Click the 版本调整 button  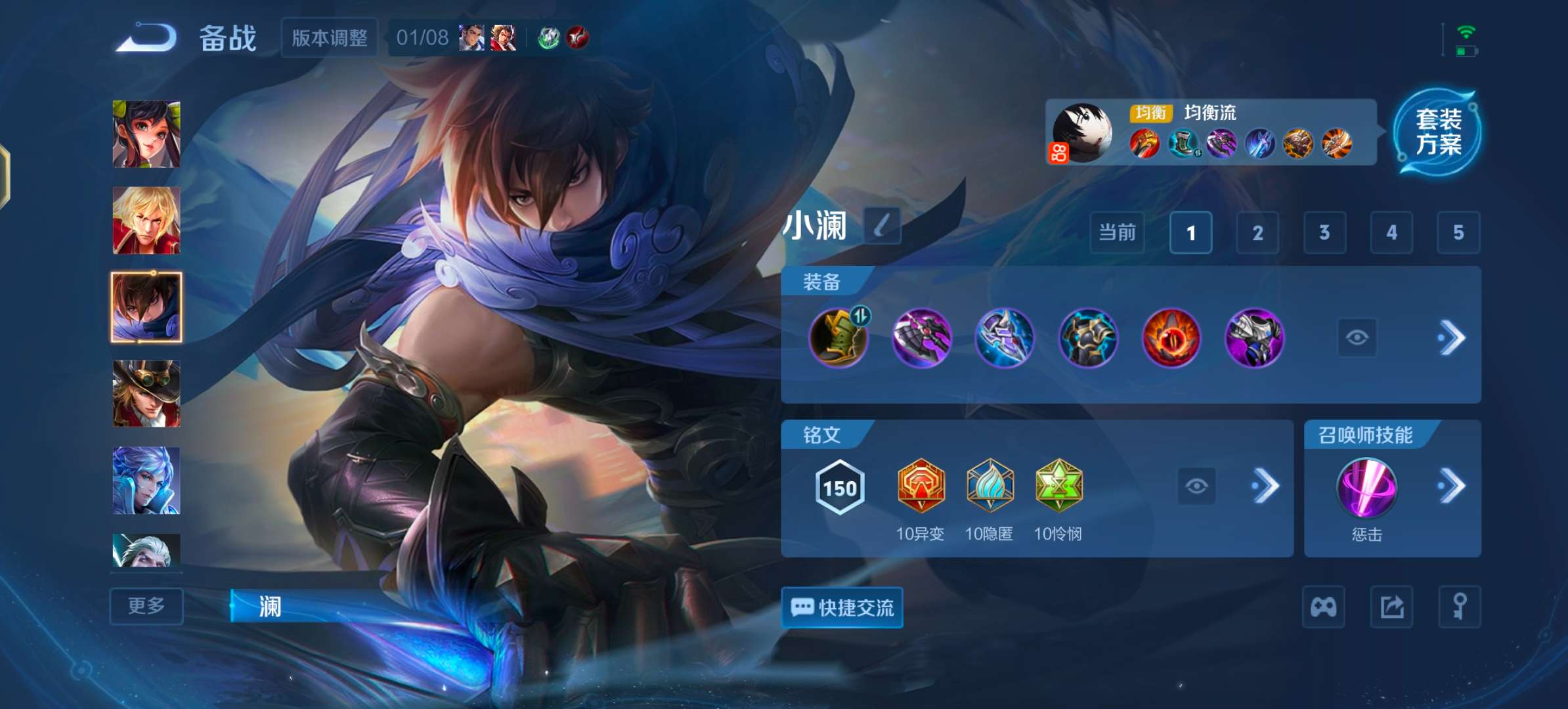pyautogui.click(x=328, y=38)
